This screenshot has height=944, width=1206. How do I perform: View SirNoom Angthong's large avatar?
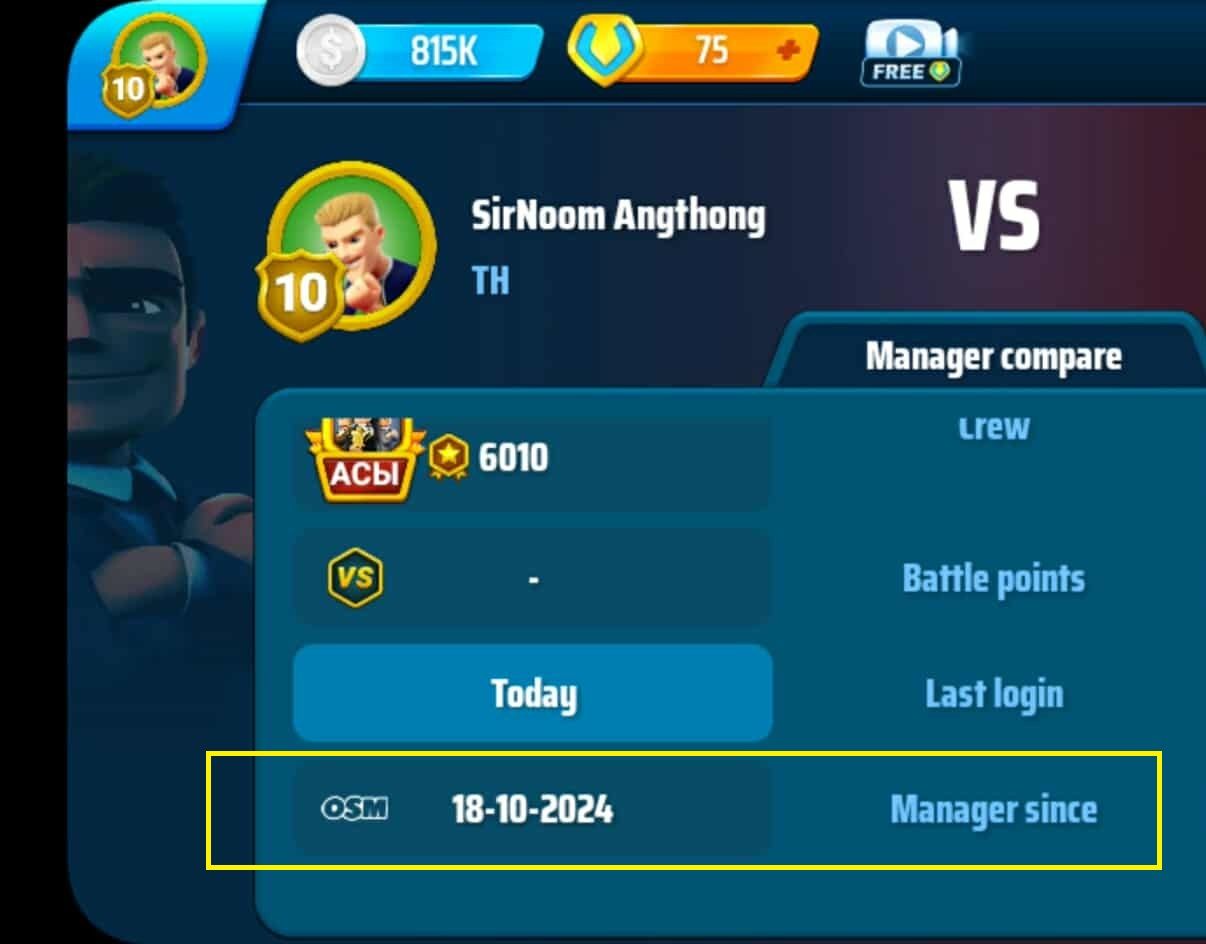[348, 250]
